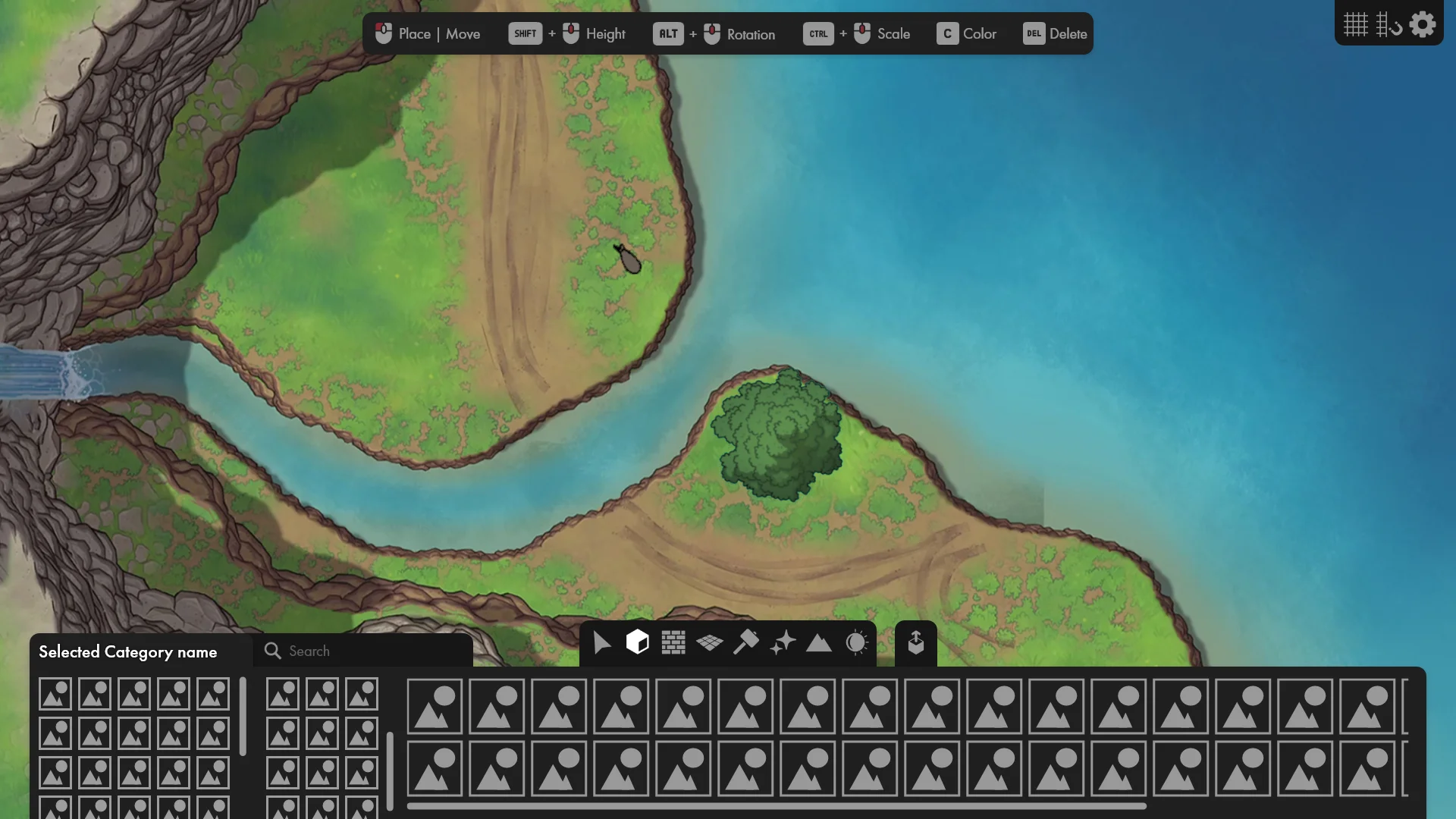The height and width of the screenshot is (819, 1456).
Task: Activate the brick wall tool
Action: click(x=673, y=643)
